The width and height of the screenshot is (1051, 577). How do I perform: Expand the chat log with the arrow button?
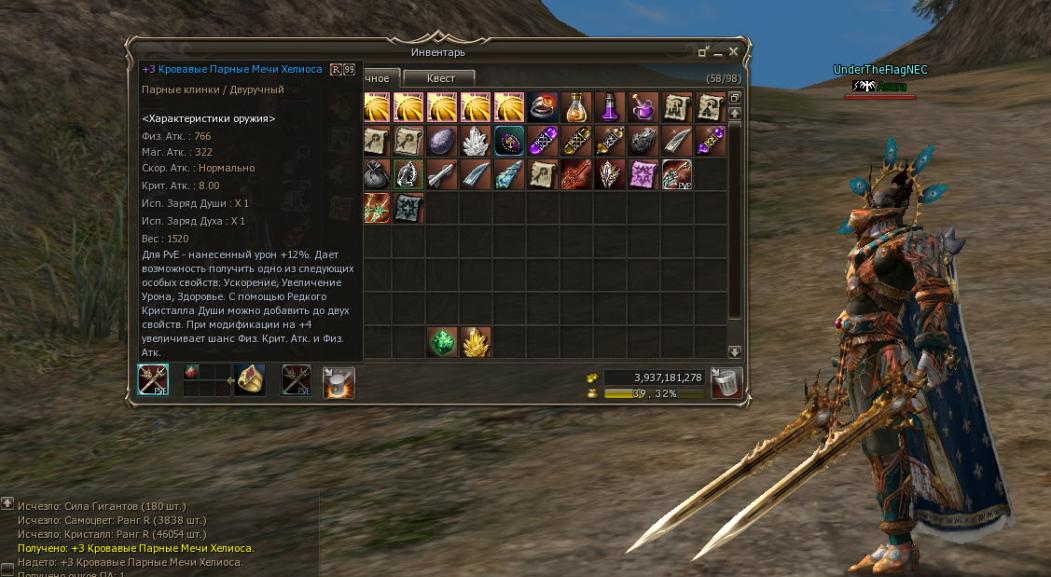click(7, 503)
